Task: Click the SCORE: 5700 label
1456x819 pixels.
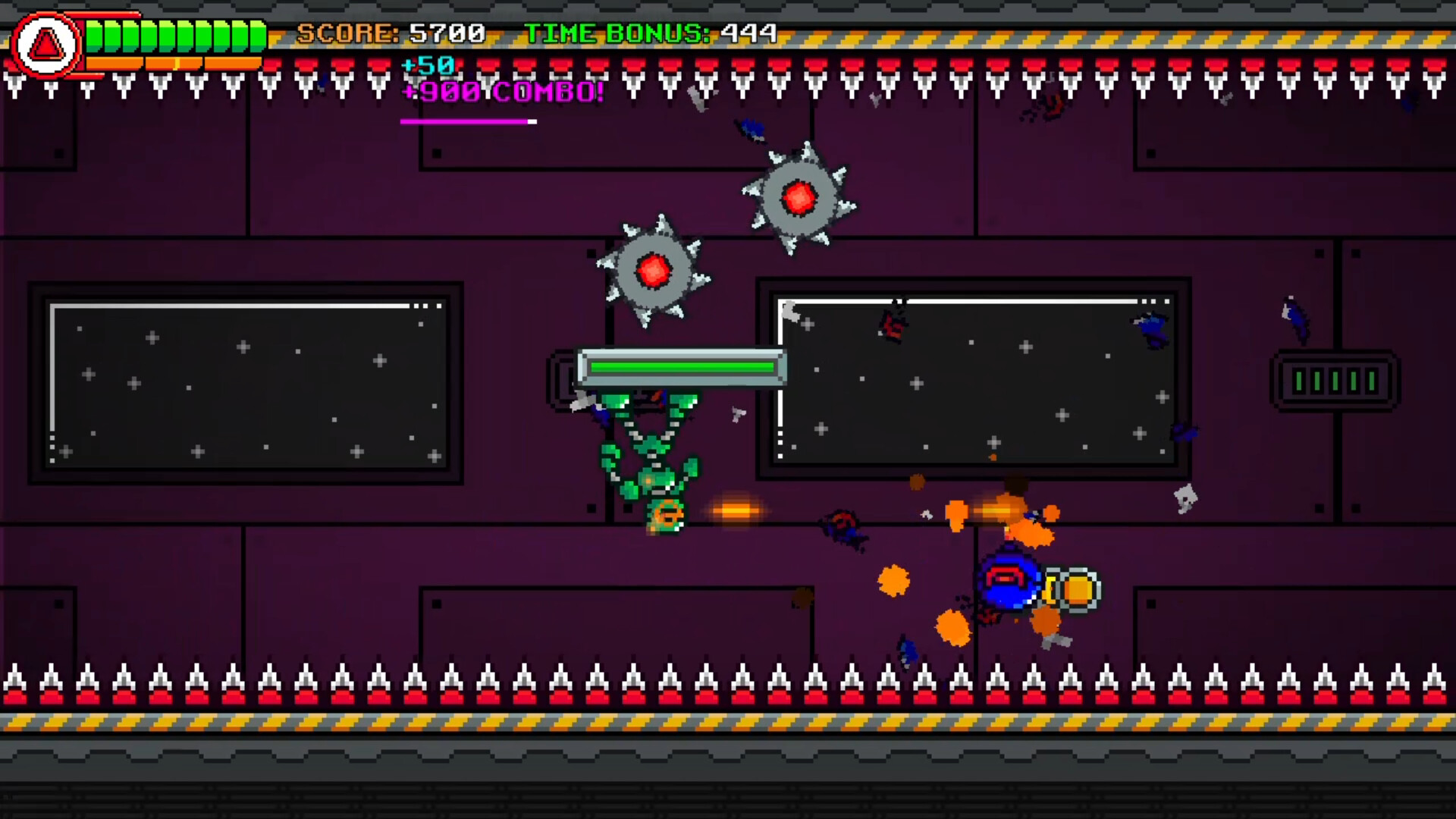Action: point(391,33)
